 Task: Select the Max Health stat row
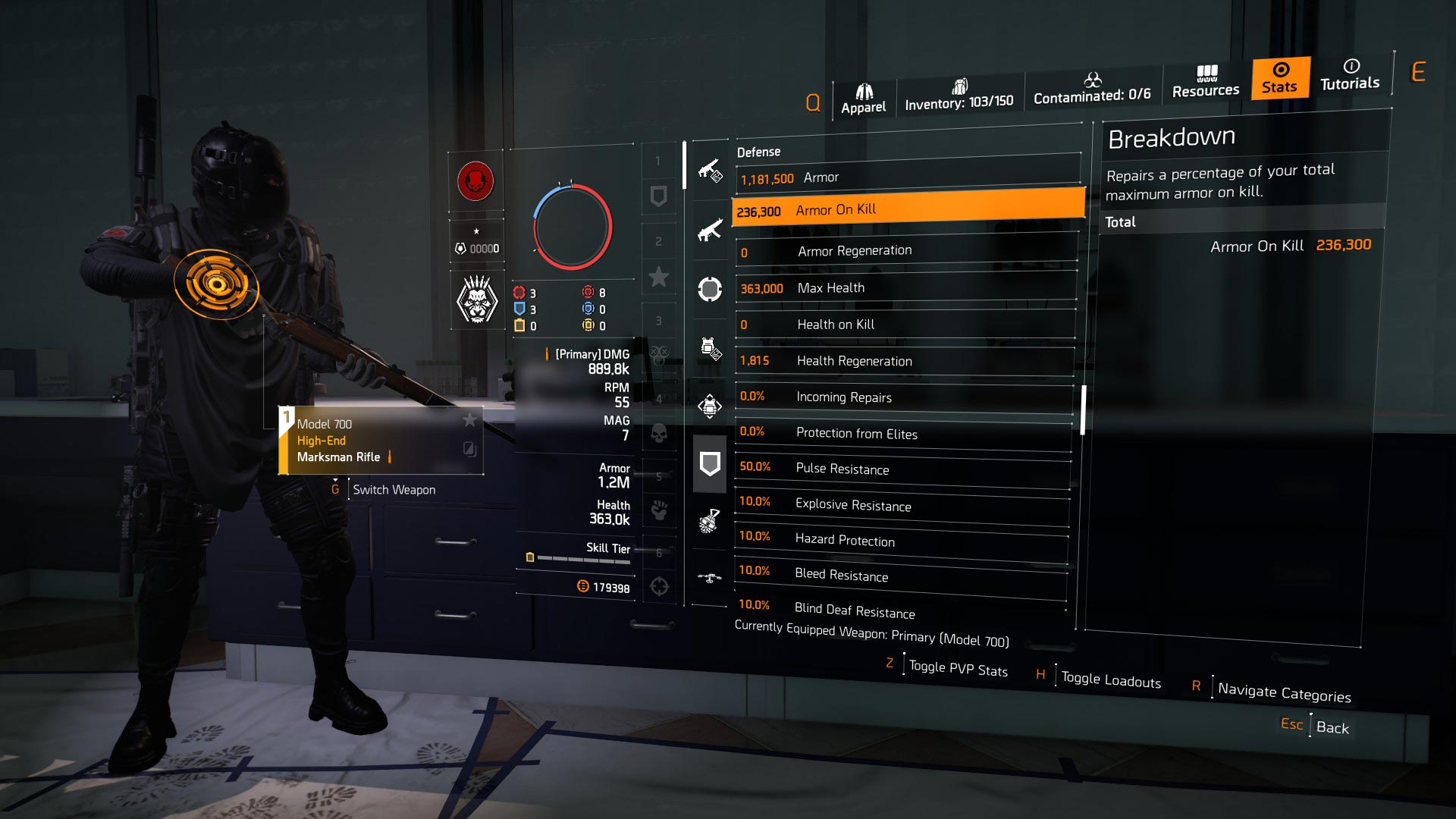click(905, 288)
